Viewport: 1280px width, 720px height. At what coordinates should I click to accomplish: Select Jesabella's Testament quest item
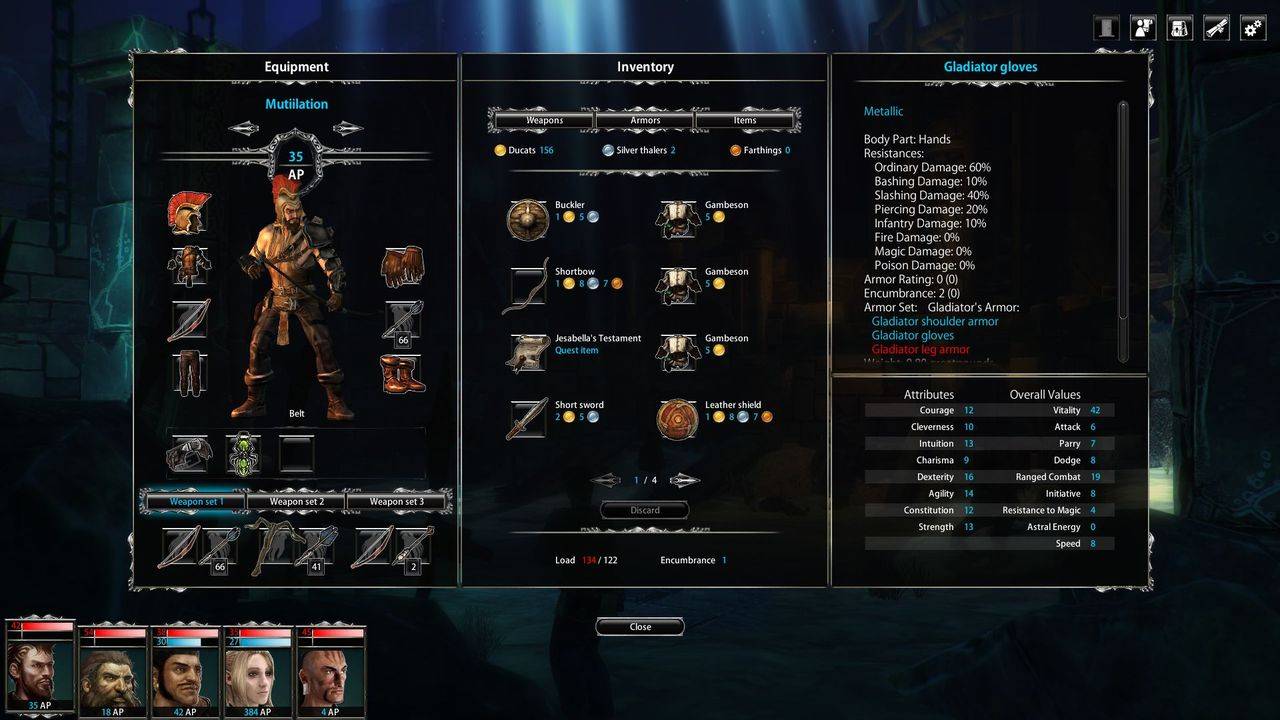pyautogui.click(x=527, y=353)
